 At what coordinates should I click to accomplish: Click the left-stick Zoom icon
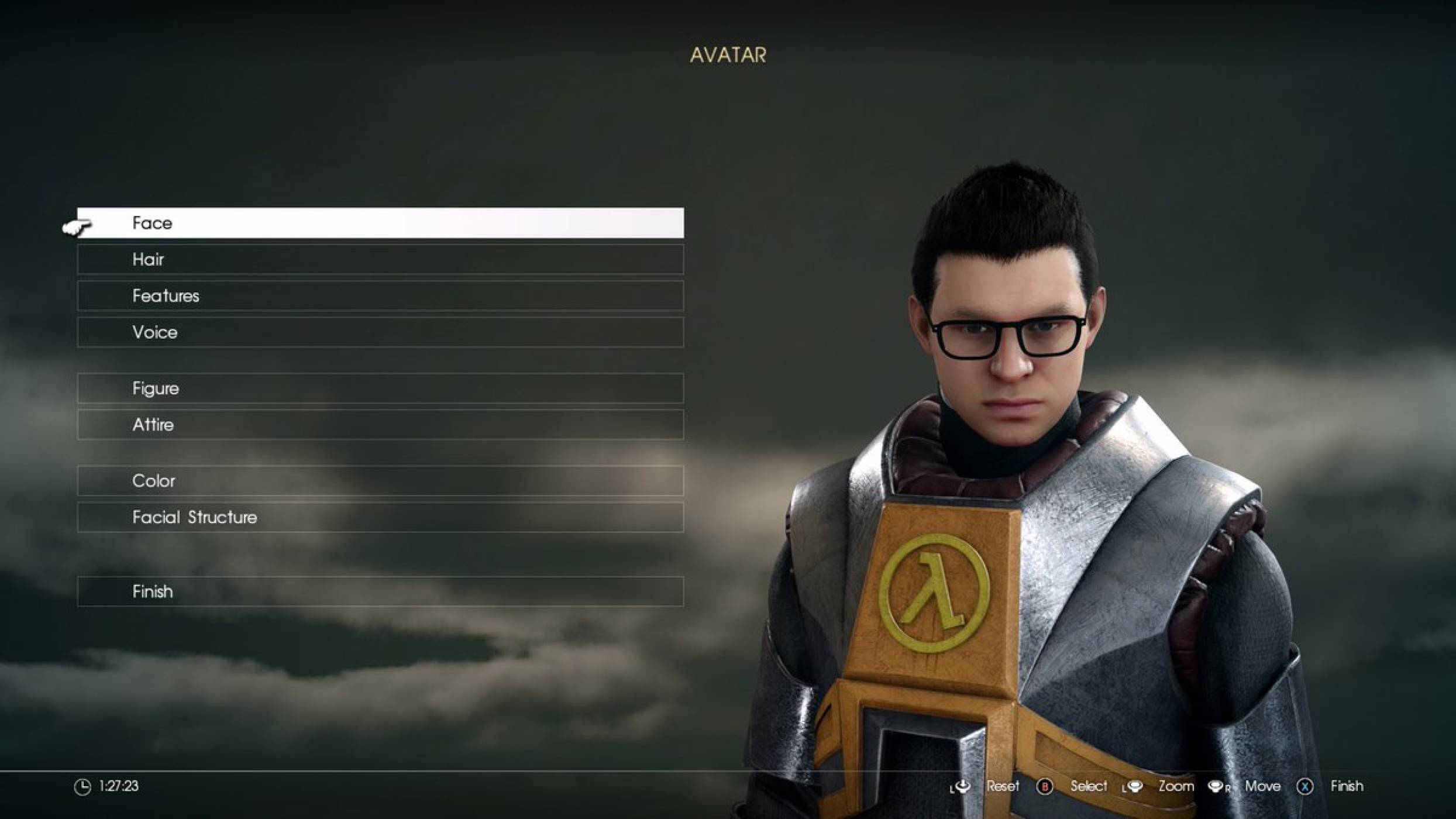[1137, 786]
